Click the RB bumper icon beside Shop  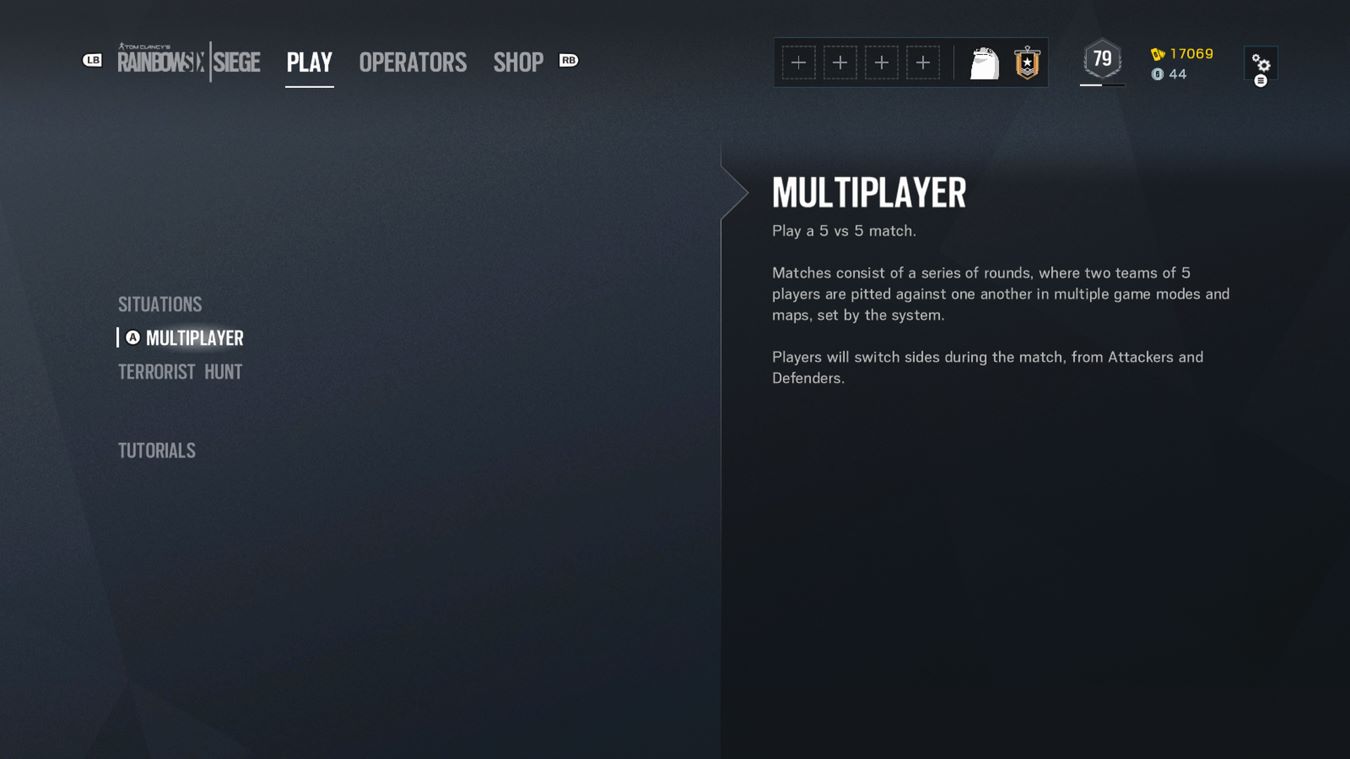click(568, 60)
